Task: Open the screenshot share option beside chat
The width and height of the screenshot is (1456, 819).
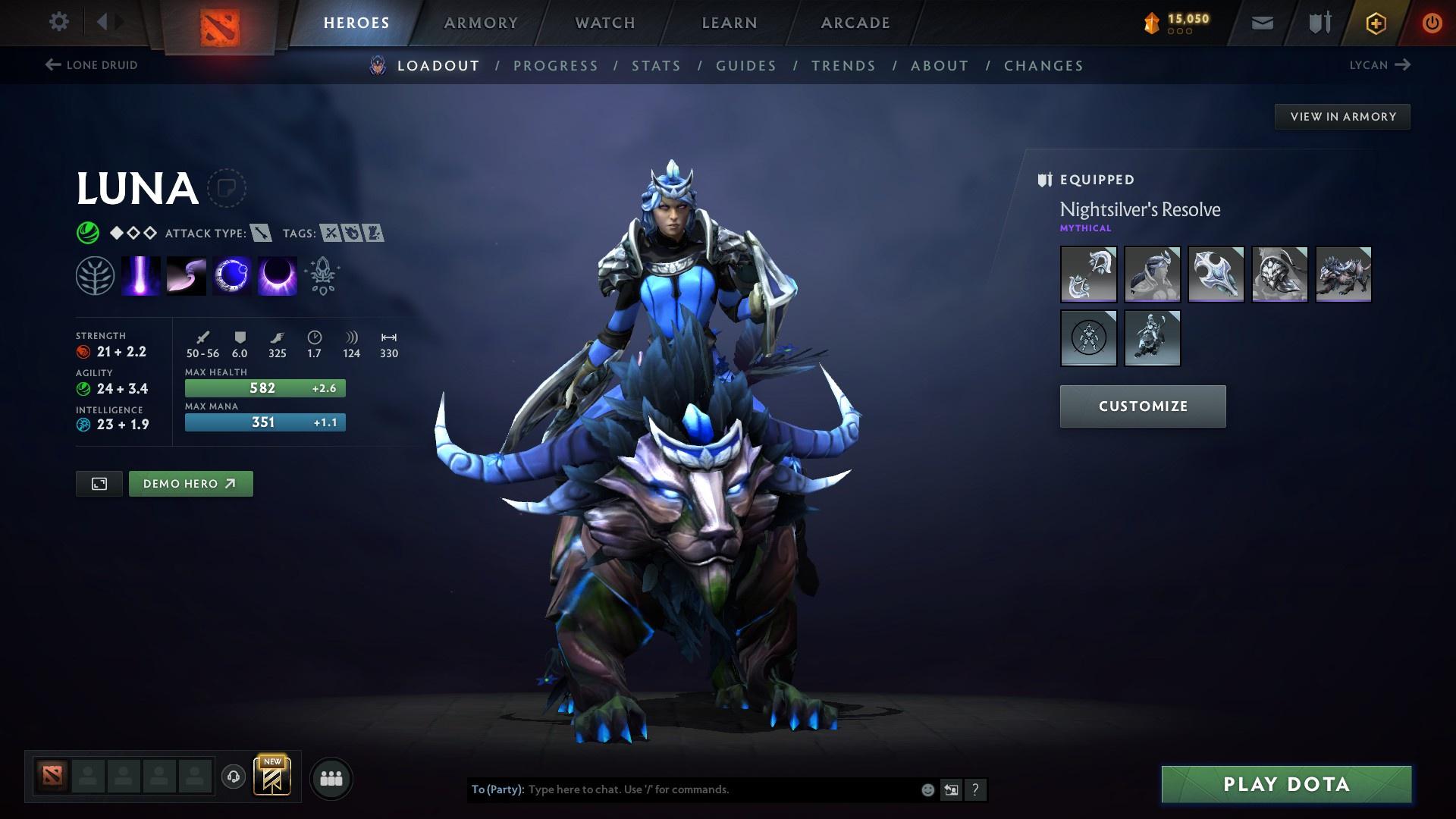Action: (951, 789)
